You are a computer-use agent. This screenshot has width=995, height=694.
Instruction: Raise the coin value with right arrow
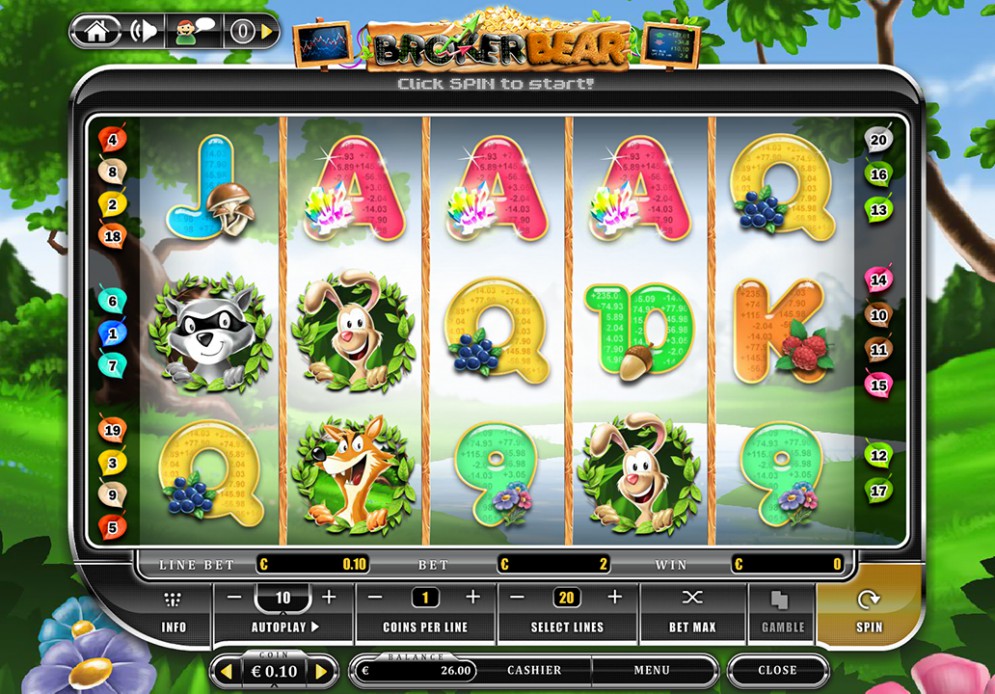pos(321,671)
